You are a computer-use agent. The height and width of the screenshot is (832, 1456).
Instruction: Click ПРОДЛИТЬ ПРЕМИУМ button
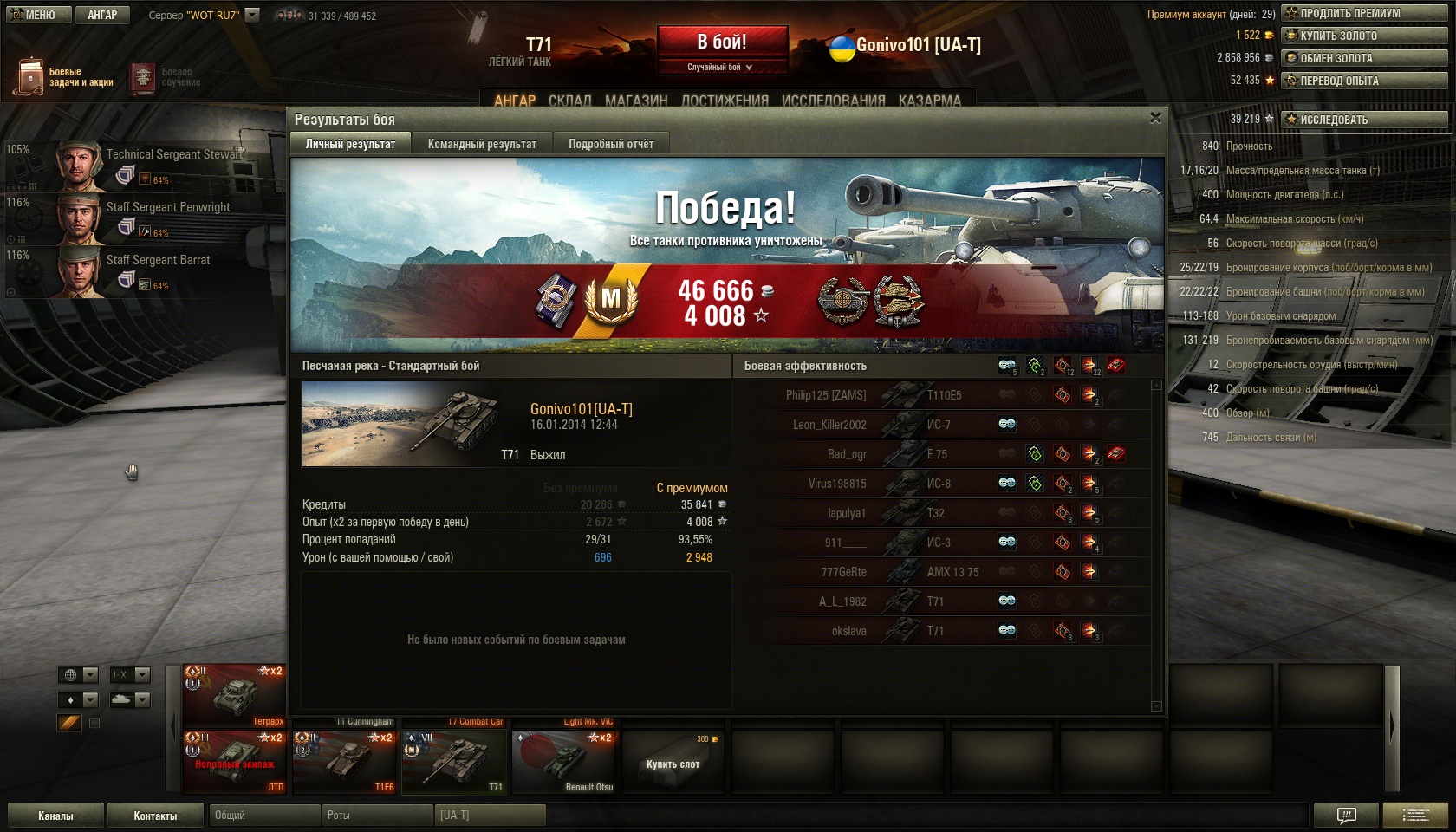pyautogui.click(x=1364, y=13)
